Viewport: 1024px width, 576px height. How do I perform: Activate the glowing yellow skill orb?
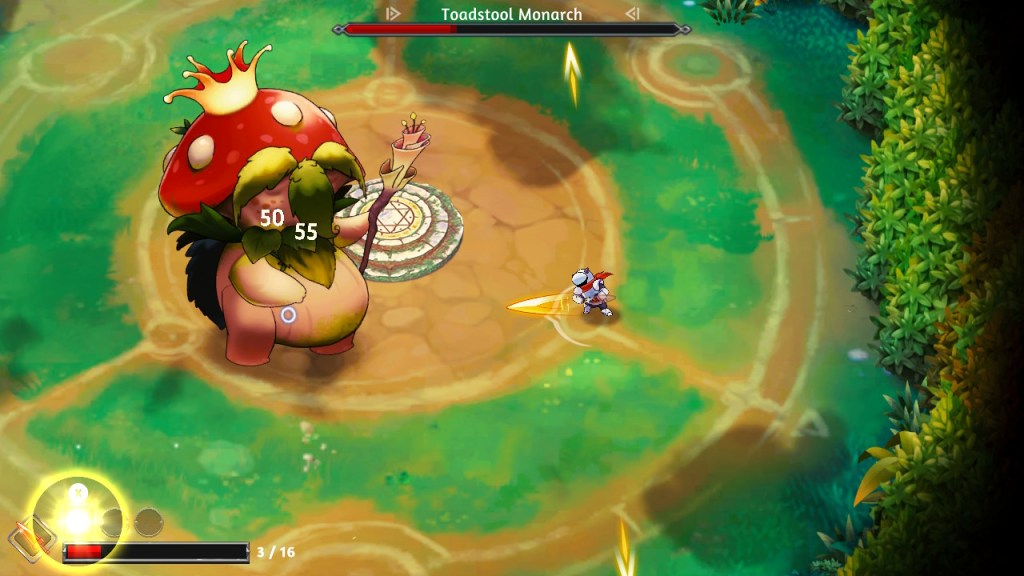(77, 519)
